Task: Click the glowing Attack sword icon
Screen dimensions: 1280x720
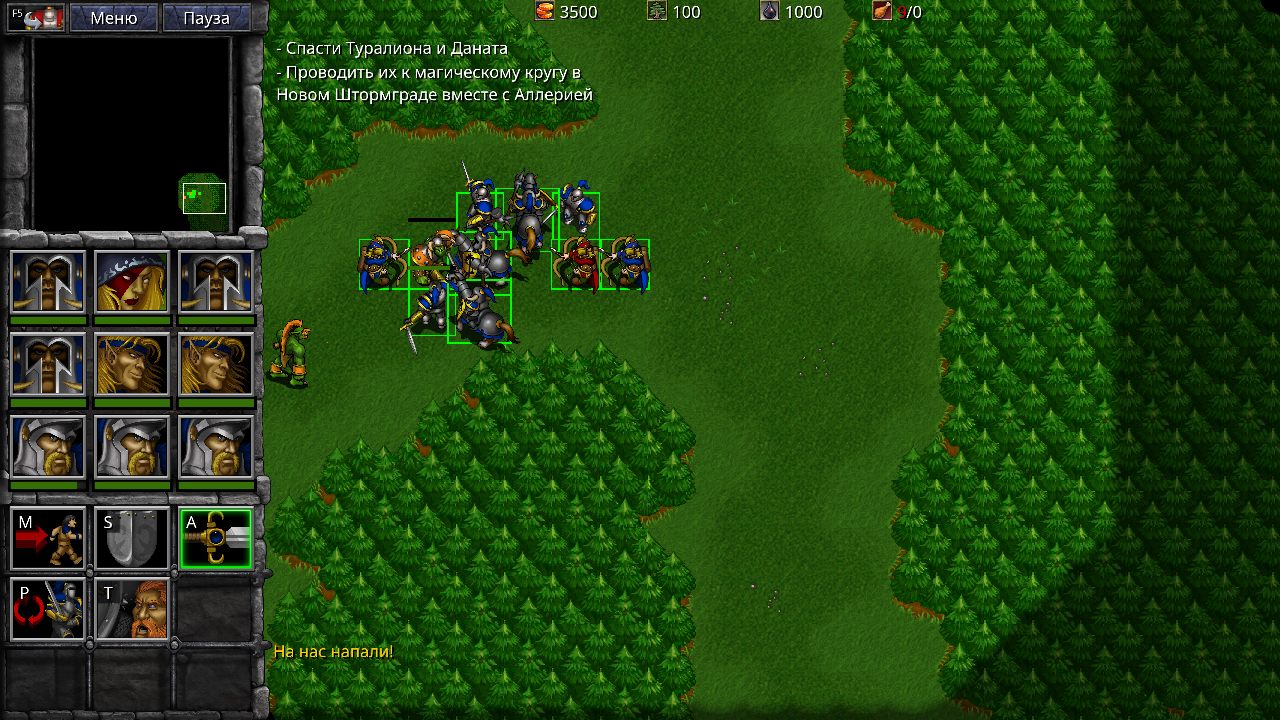Action: tap(215, 538)
